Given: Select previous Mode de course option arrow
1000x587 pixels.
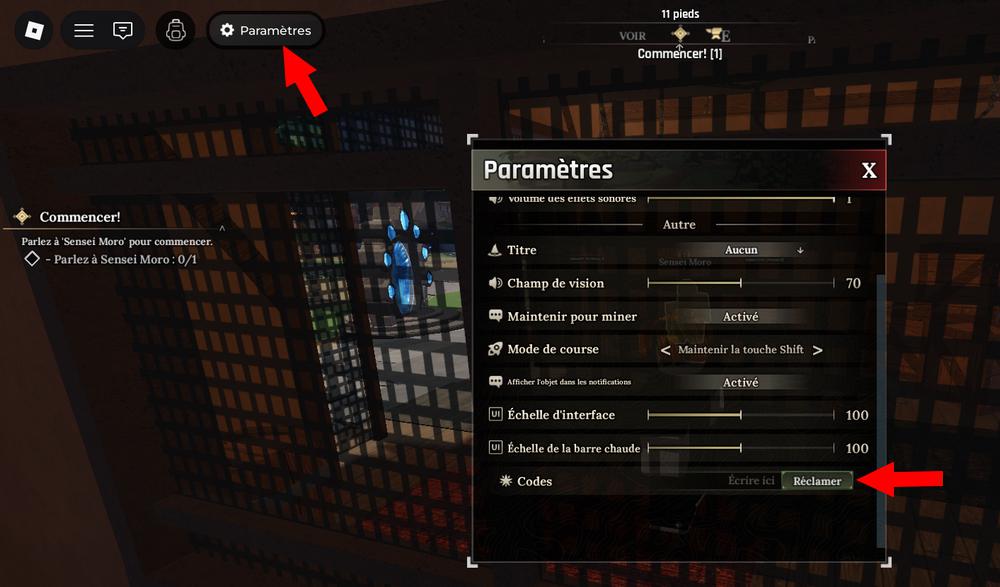Looking at the screenshot, I should 666,350.
